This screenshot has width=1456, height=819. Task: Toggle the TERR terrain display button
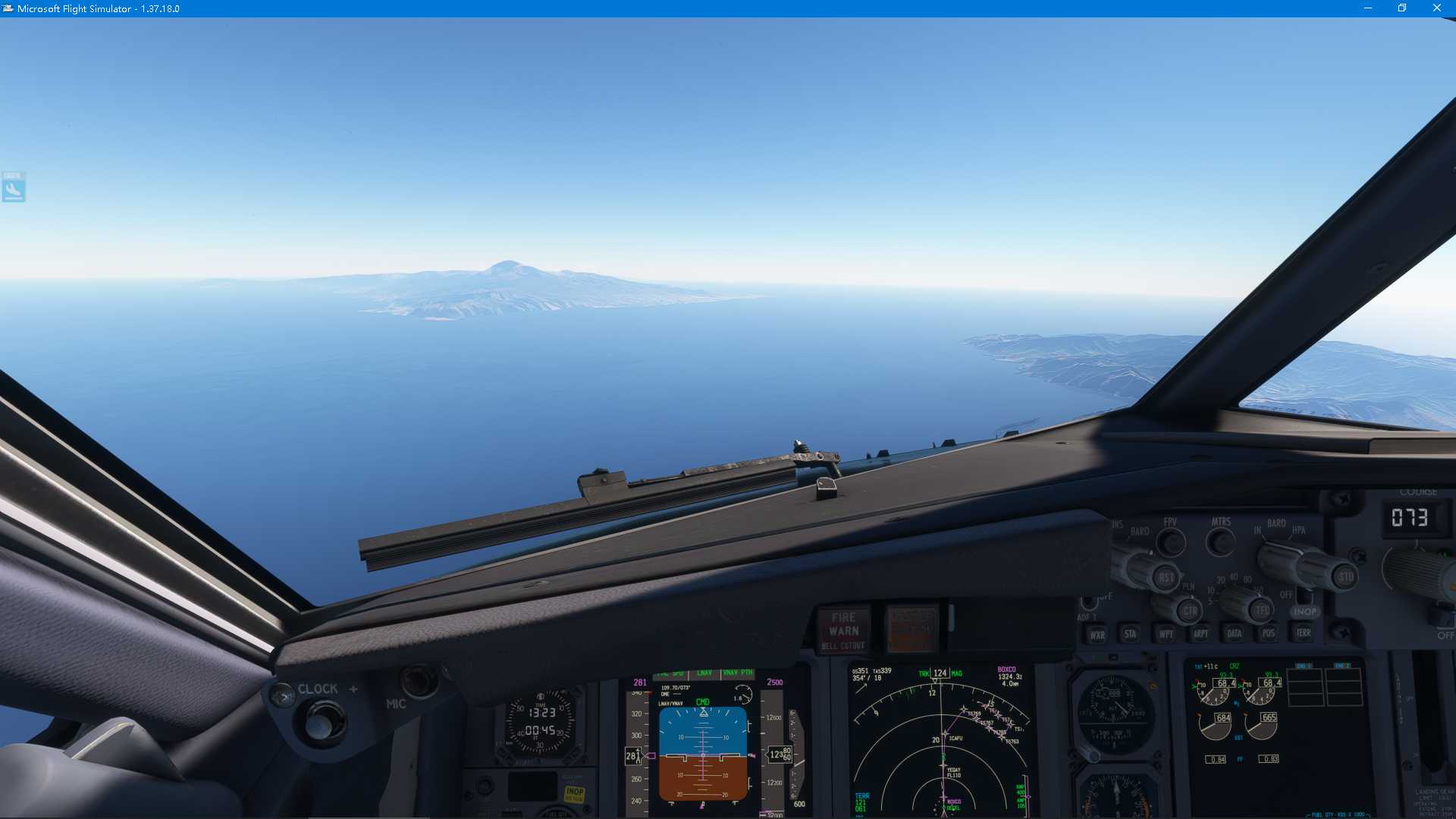coord(1303,632)
